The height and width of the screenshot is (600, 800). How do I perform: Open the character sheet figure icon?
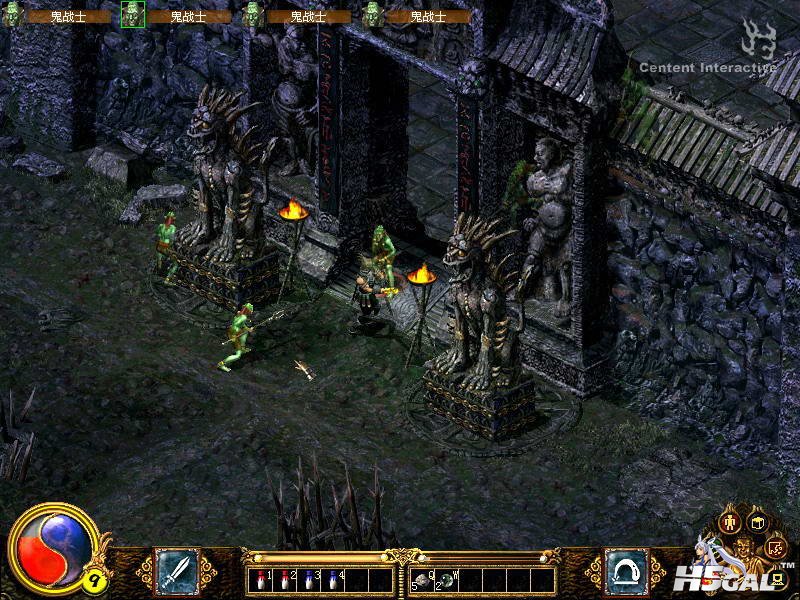coord(730,522)
